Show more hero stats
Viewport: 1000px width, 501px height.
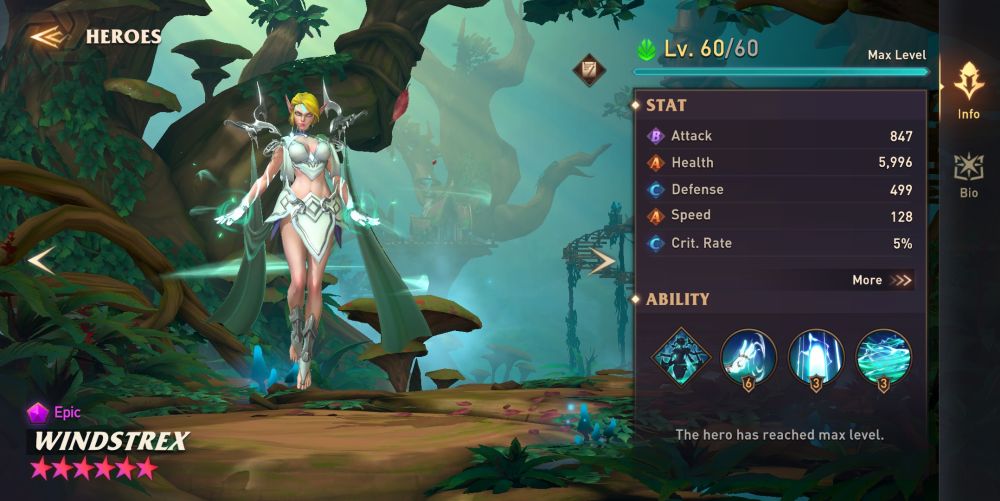[x=882, y=280]
